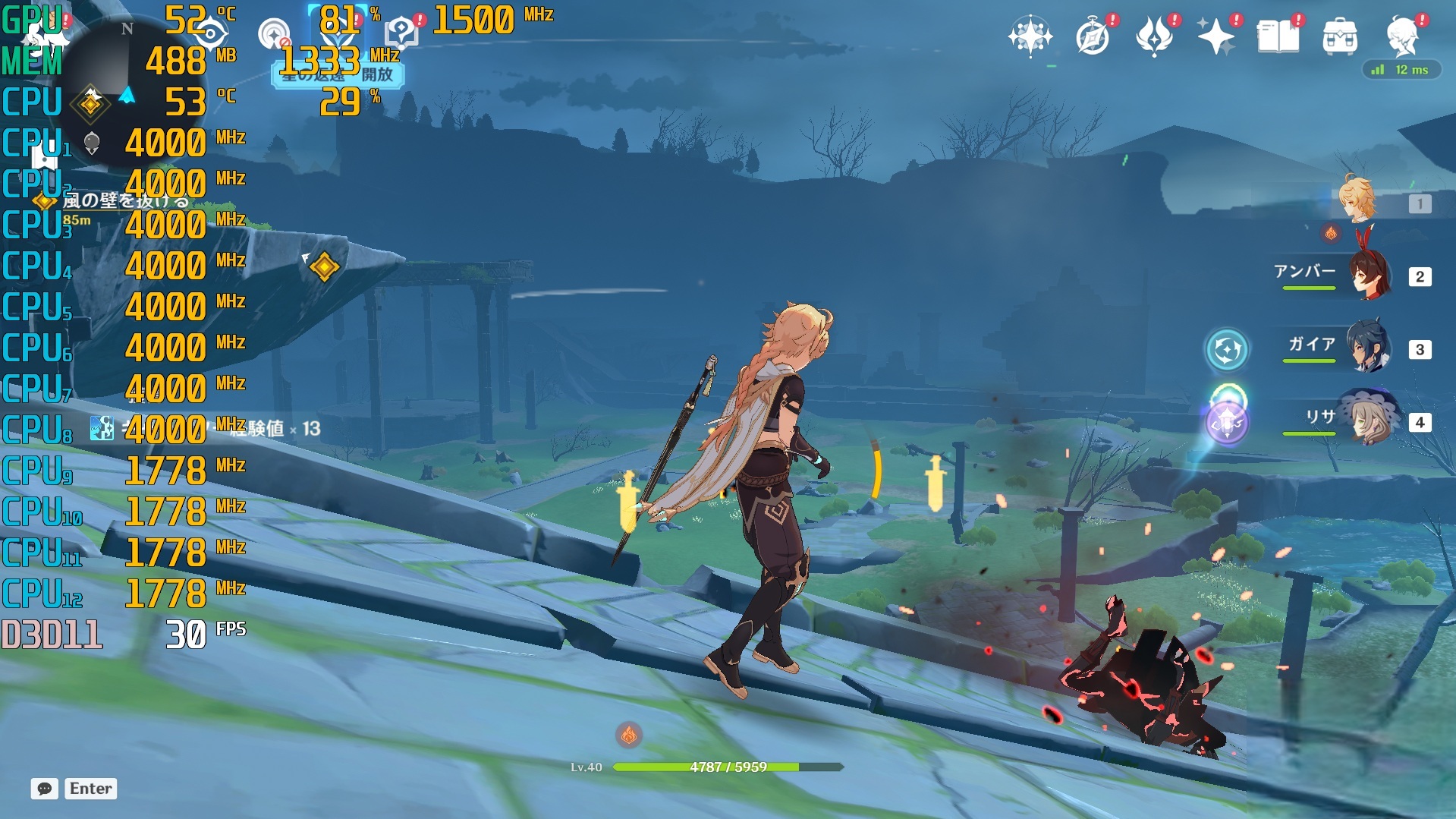Open the Wish sparkle star icon

coord(1215,36)
